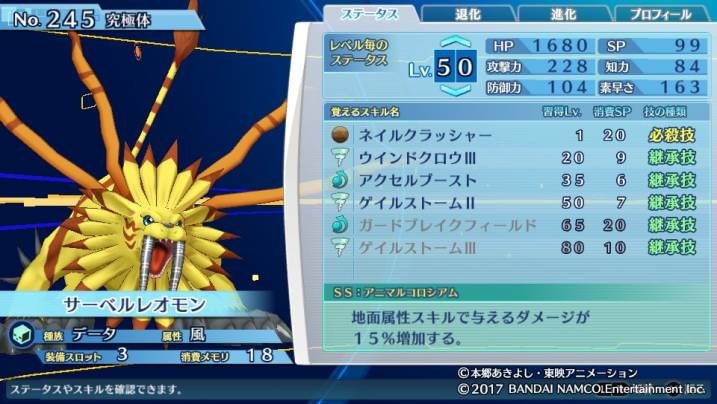The width and height of the screenshot is (717, 404).
Task: Decrease level with the down arrow
Action: pyautogui.click(x=455, y=90)
